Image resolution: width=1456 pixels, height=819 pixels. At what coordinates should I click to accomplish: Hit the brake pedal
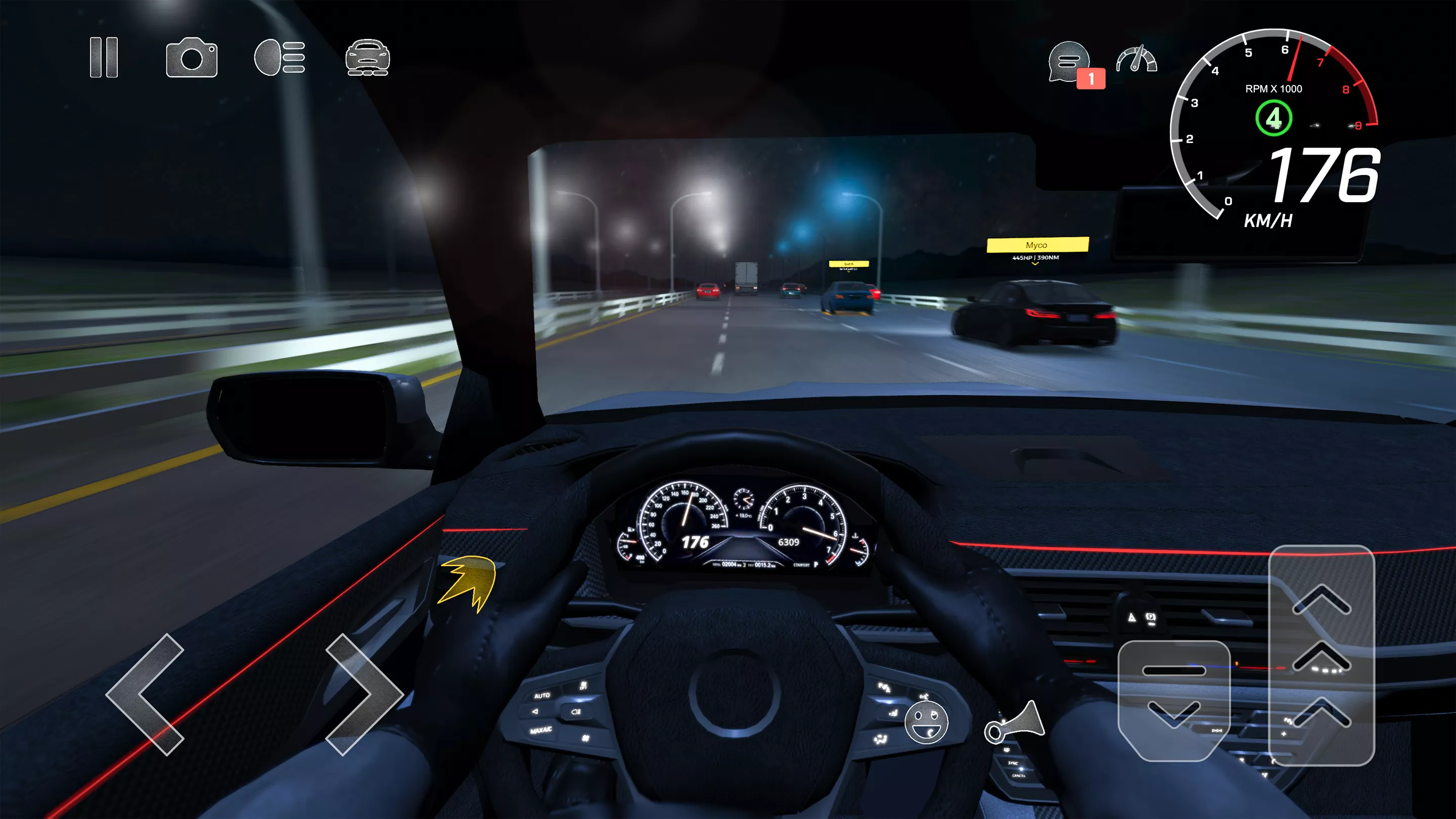(x=1174, y=700)
